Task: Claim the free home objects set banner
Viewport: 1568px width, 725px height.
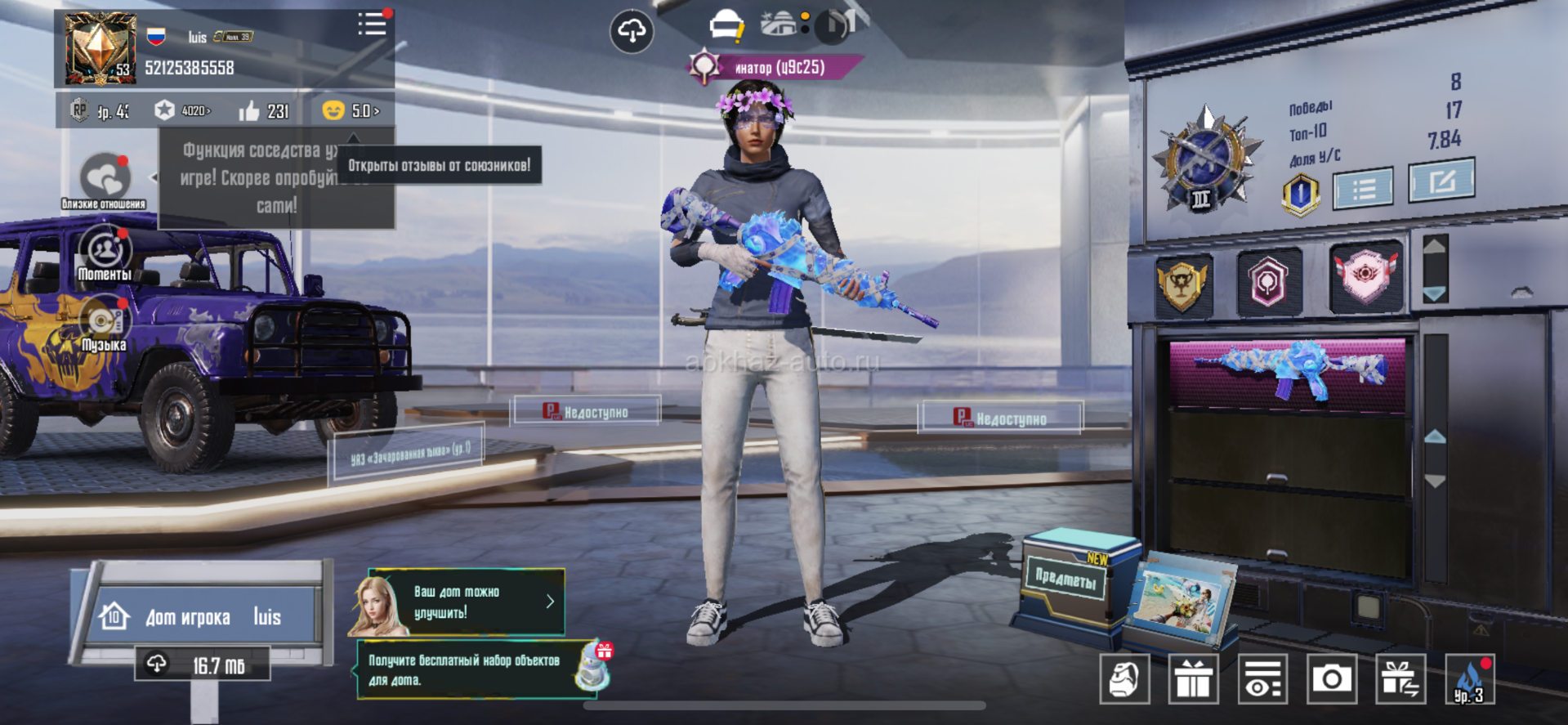Action: pos(482,670)
